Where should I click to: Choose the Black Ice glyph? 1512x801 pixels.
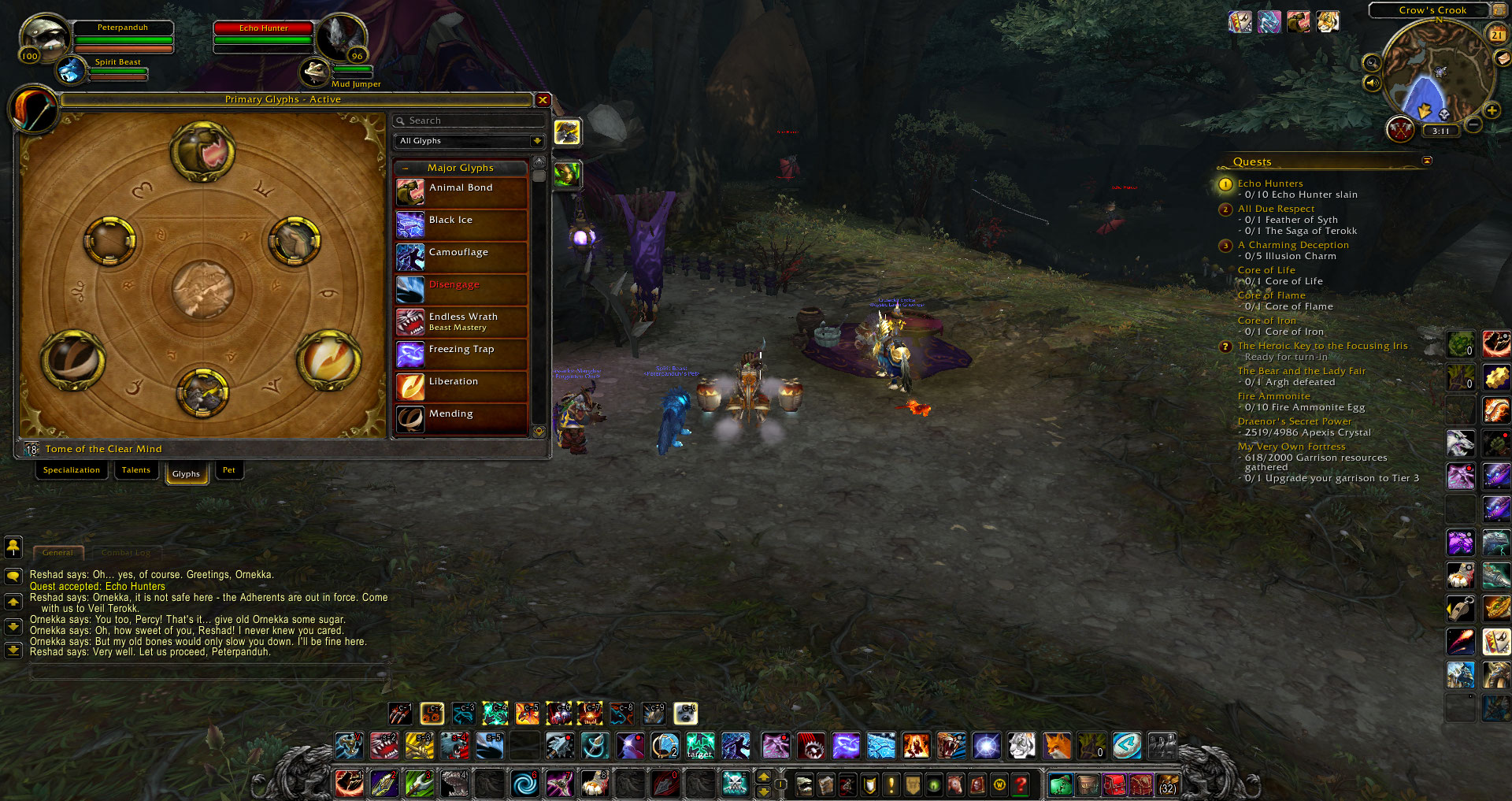click(x=461, y=224)
